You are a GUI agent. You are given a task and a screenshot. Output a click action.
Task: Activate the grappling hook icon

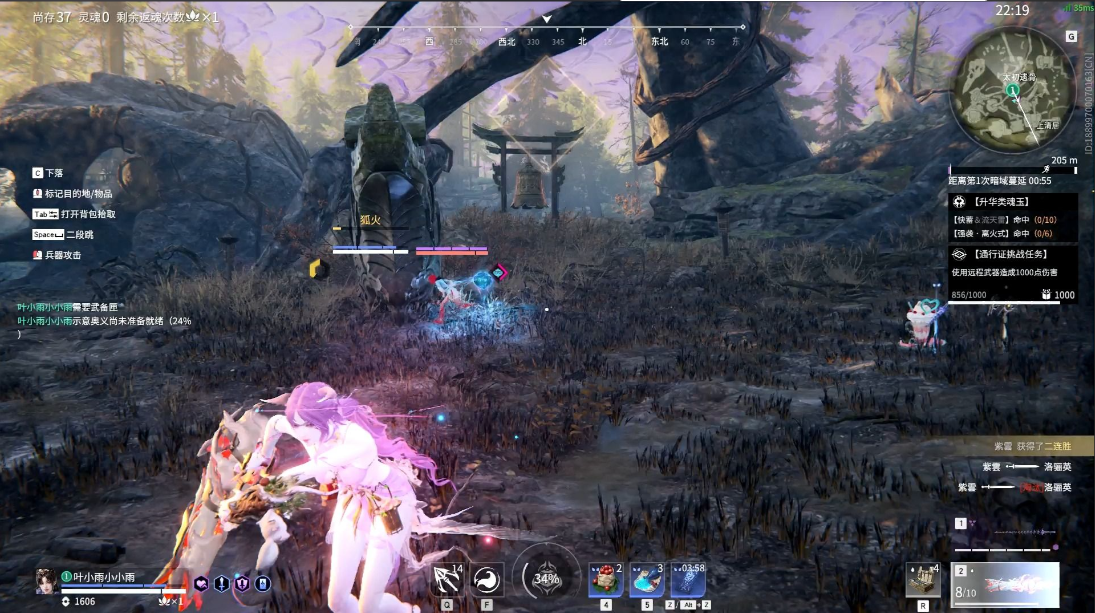448,580
